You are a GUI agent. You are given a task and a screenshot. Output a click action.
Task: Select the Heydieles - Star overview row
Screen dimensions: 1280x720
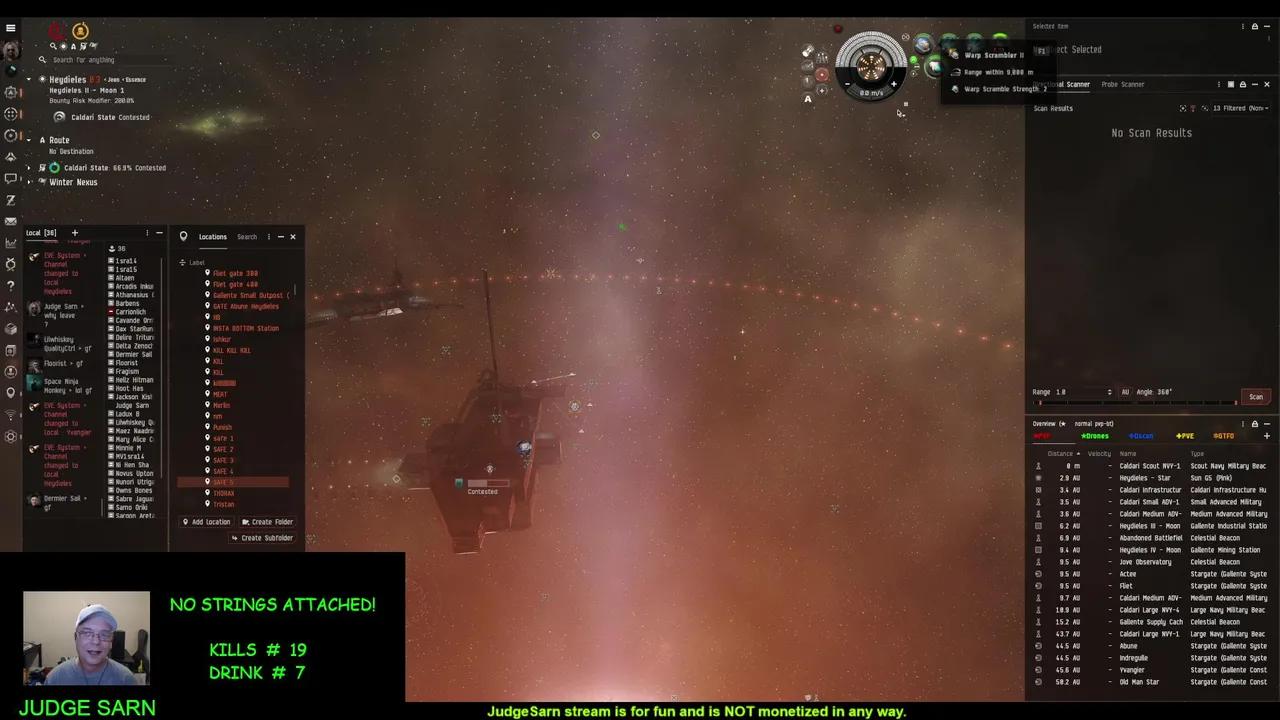(1145, 478)
